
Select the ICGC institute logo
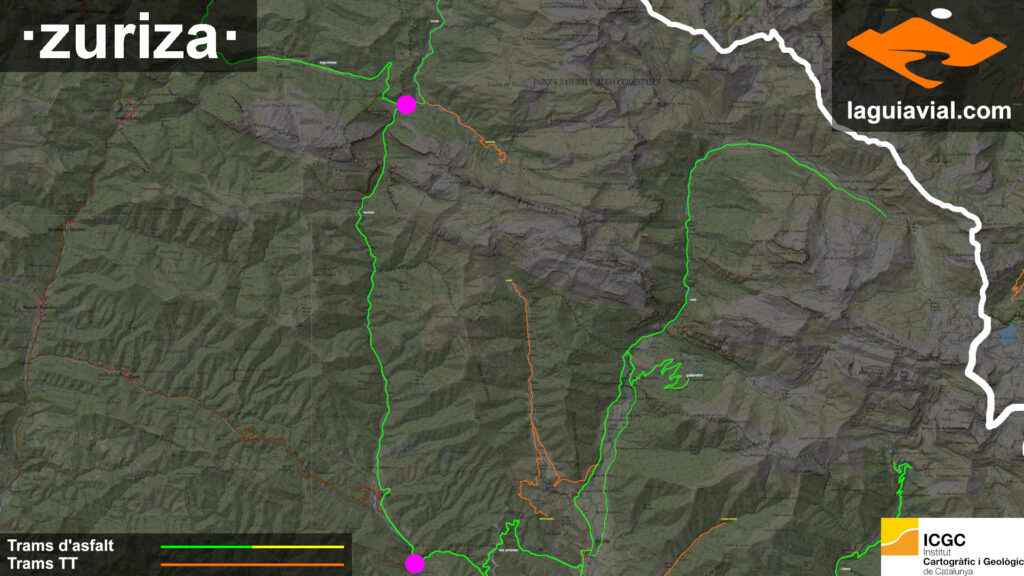[x=949, y=546]
